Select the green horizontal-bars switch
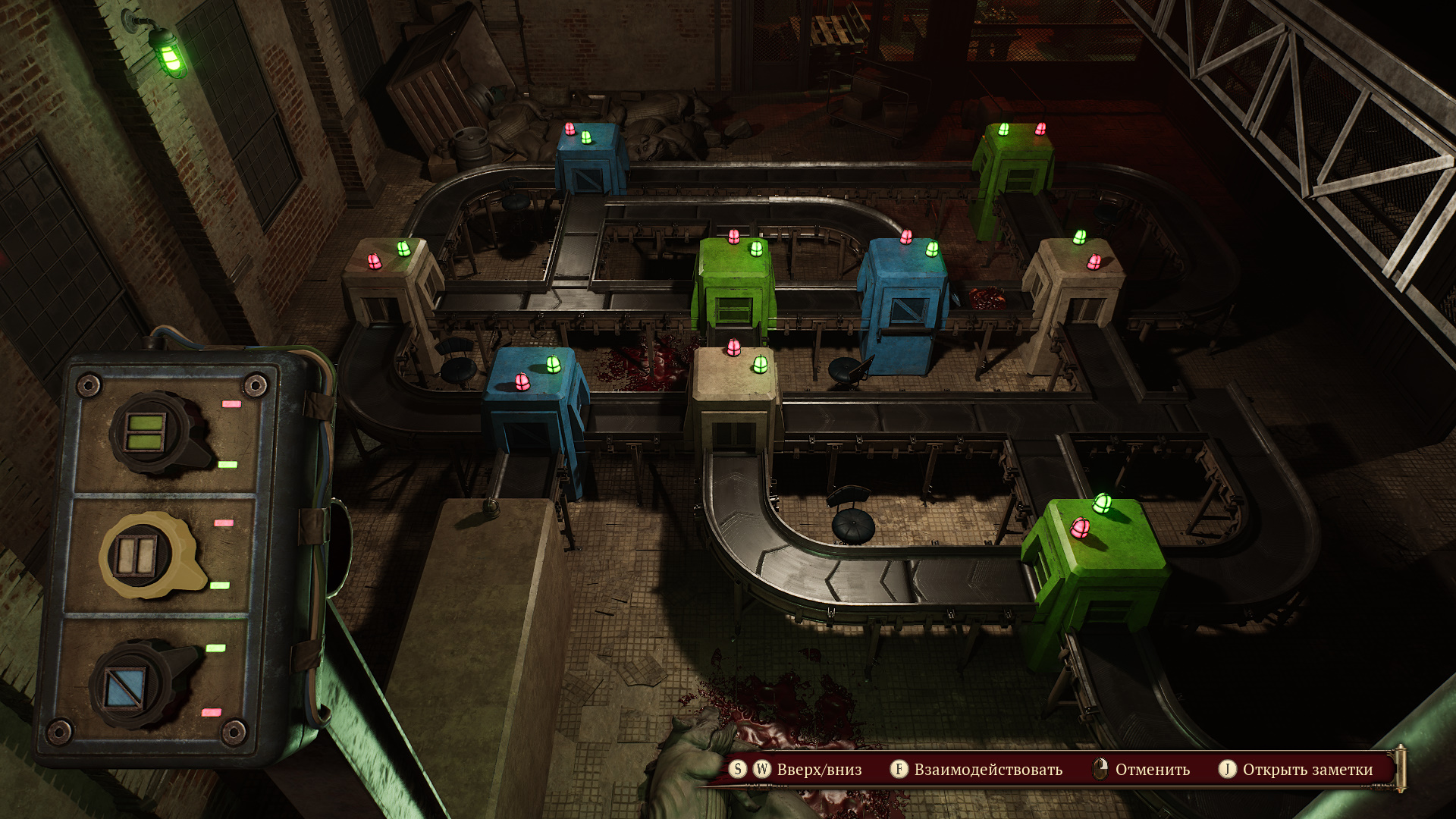This screenshot has width=1456, height=819. (147, 433)
